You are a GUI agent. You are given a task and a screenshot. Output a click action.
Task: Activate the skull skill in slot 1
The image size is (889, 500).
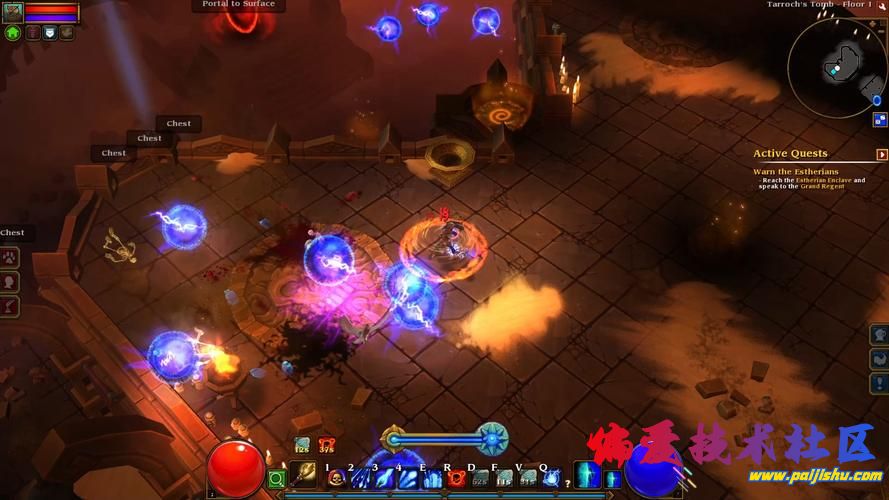pyautogui.click(x=336, y=479)
